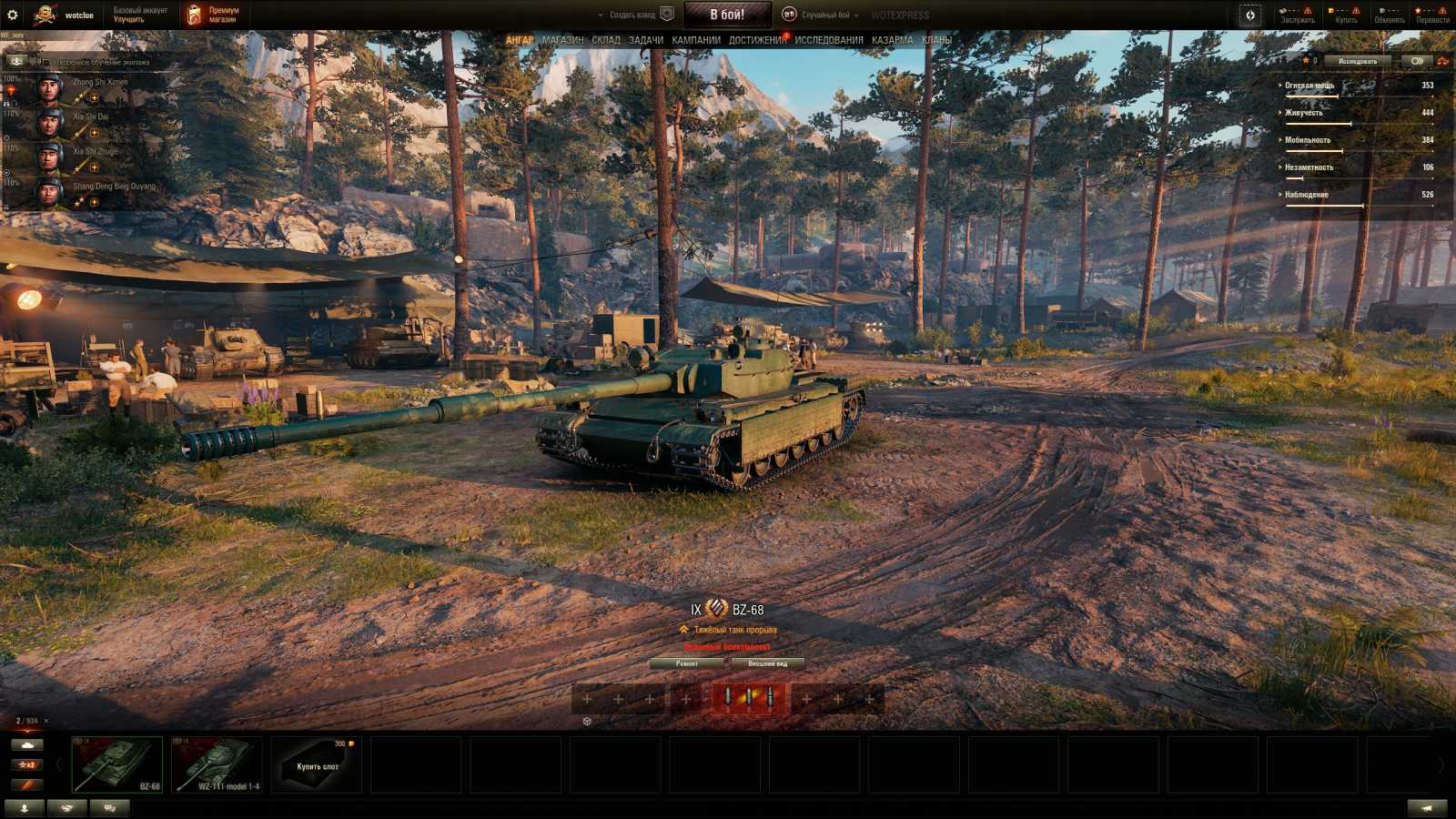Toggle the x2 experience filter in the carousel
The image size is (1456, 819).
pos(27,764)
